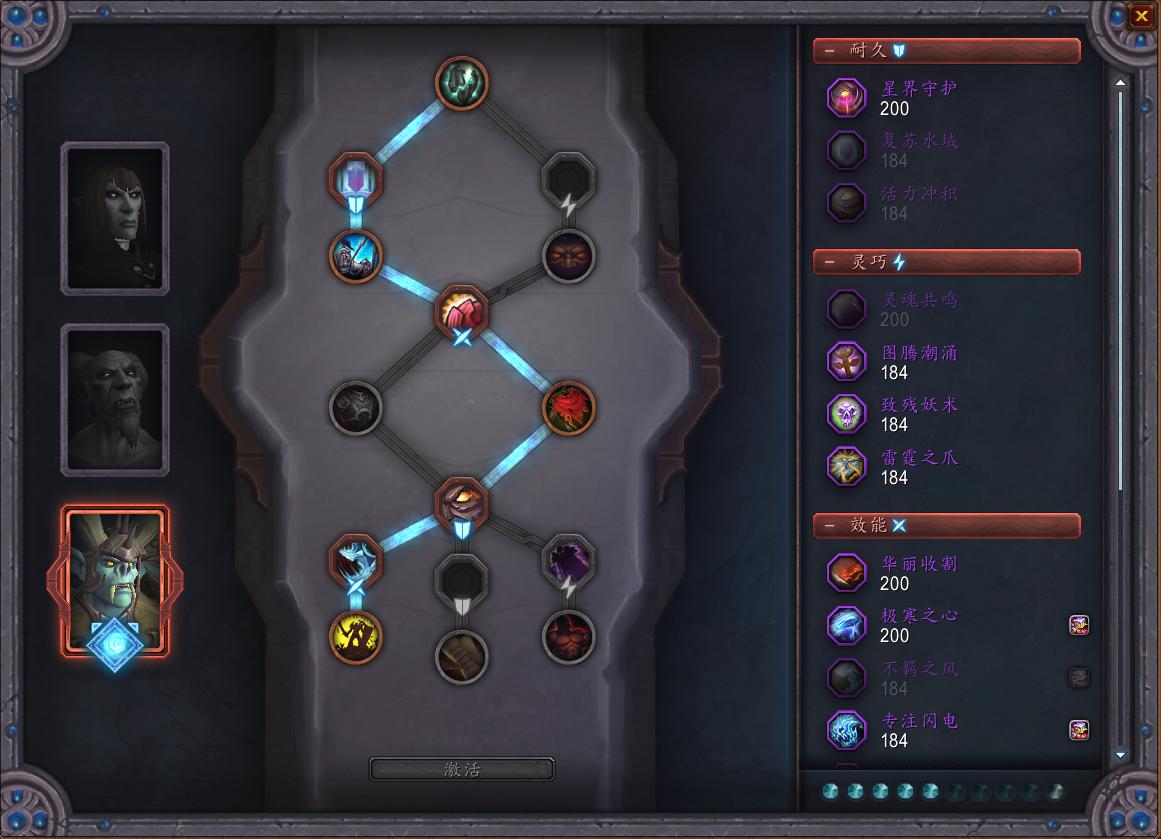Select the red rose soulbind node
Screen dimensions: 1161x839
(x=569, y=409)
